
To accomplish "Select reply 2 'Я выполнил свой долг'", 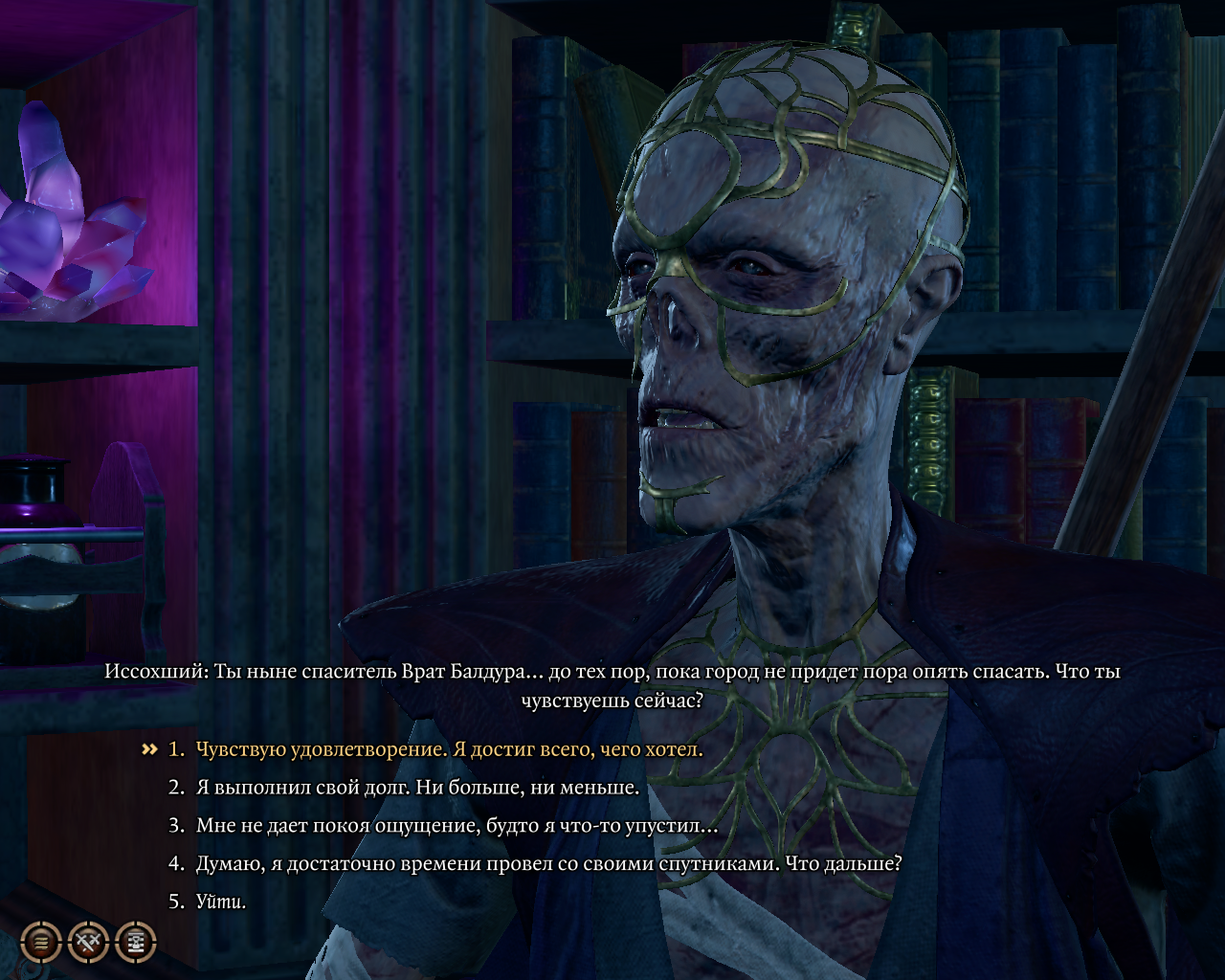I will click(x=417, y=788).
